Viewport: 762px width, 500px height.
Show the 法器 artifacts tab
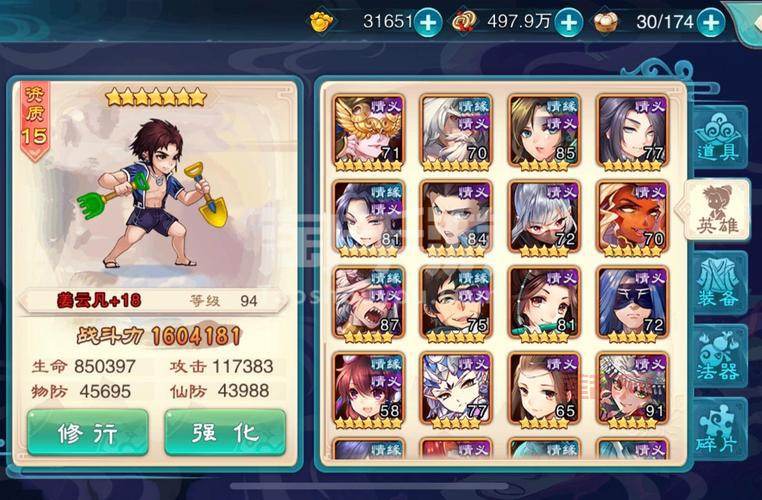coord(717,357)
